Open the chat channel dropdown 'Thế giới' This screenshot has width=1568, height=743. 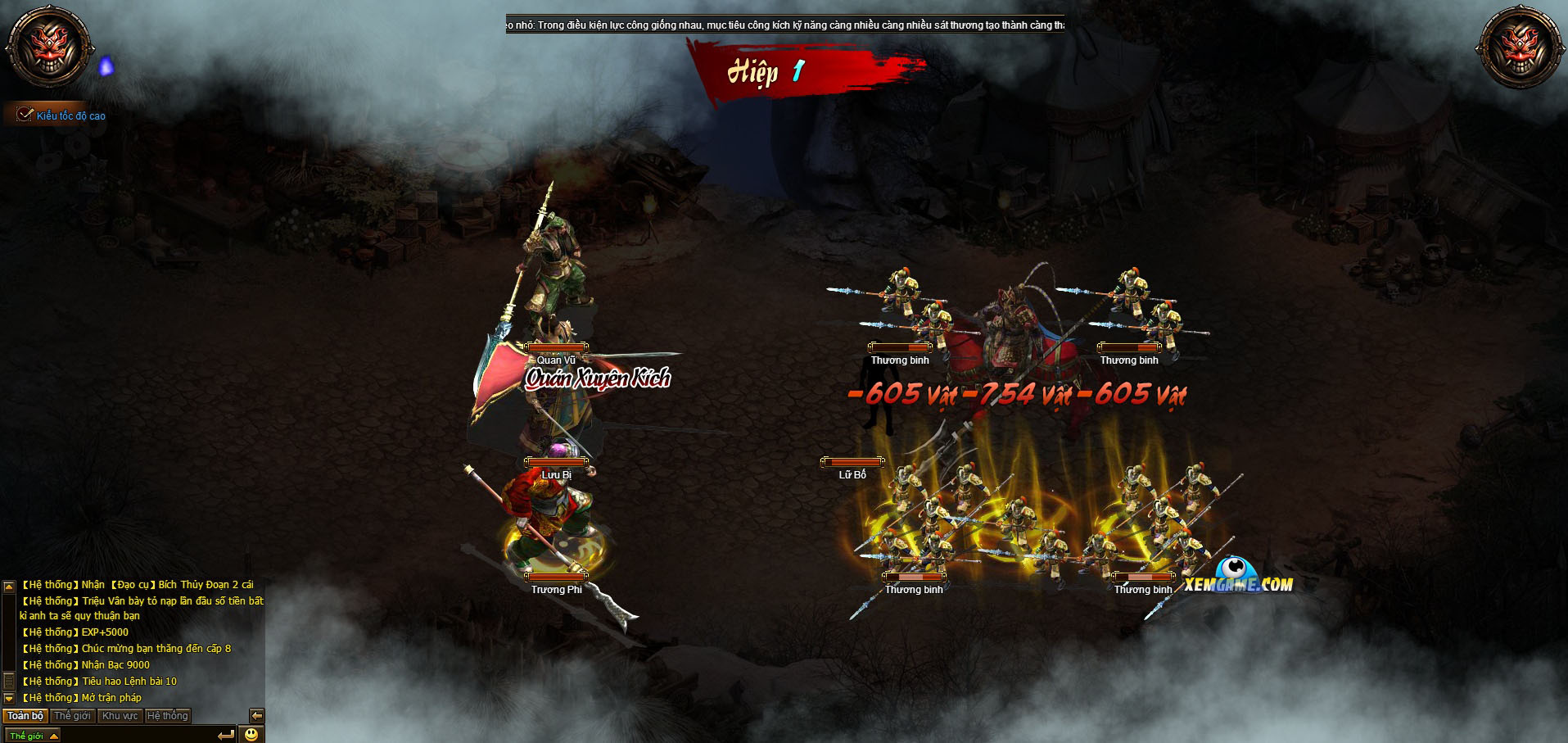click(33, 736)
